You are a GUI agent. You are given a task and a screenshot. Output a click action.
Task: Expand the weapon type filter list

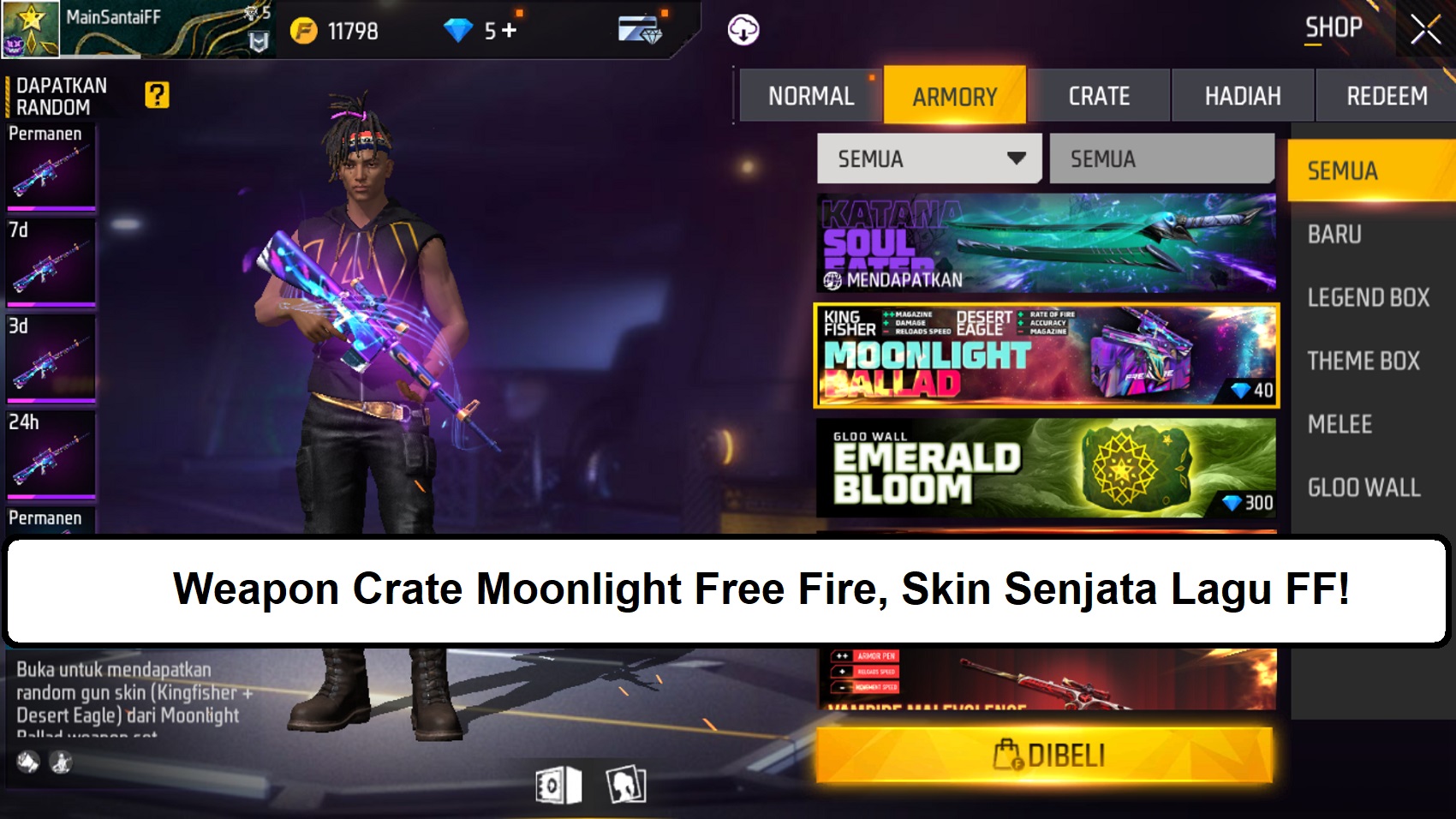coord(1017,158)
